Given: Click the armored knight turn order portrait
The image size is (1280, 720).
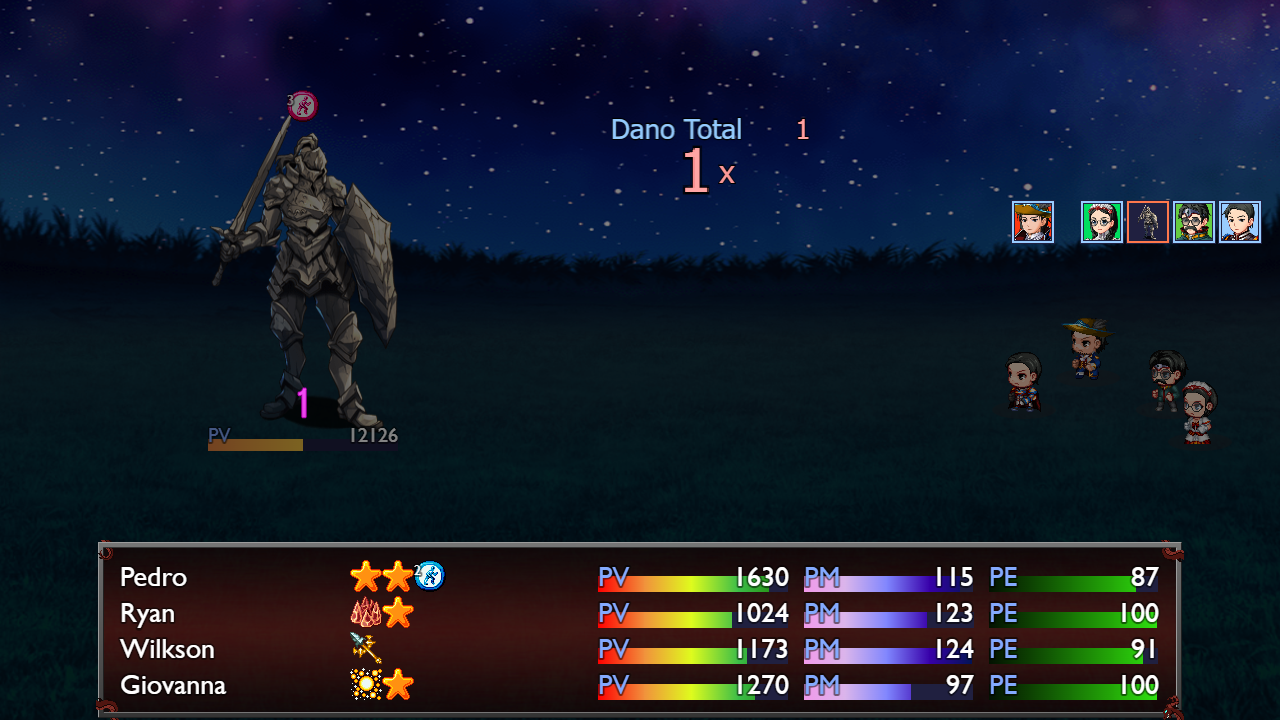Looking at the screenshot, I should click(1147, 222).
